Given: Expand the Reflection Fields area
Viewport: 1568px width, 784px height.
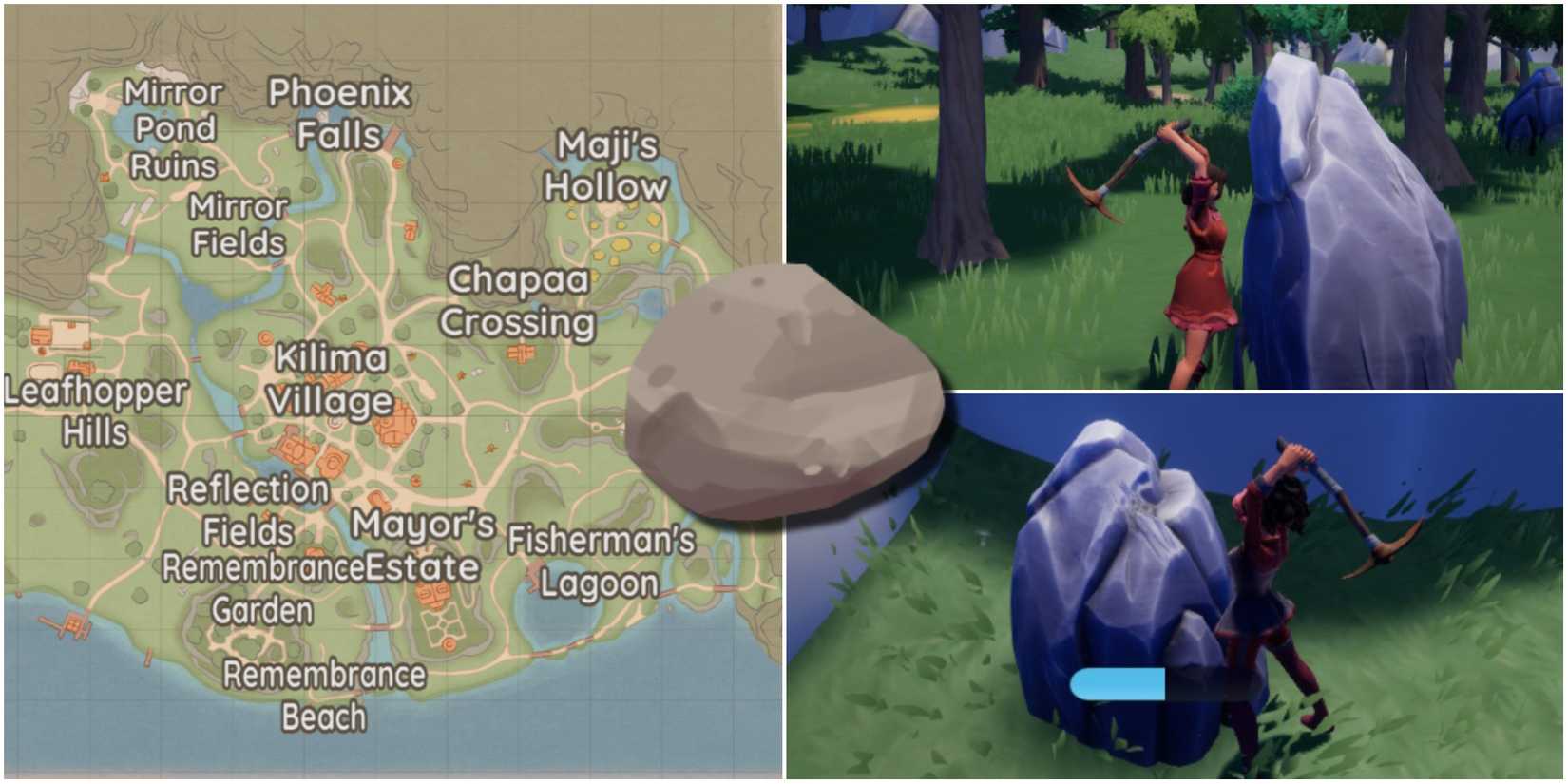Looking at the screenshot, I should [247, 508].
